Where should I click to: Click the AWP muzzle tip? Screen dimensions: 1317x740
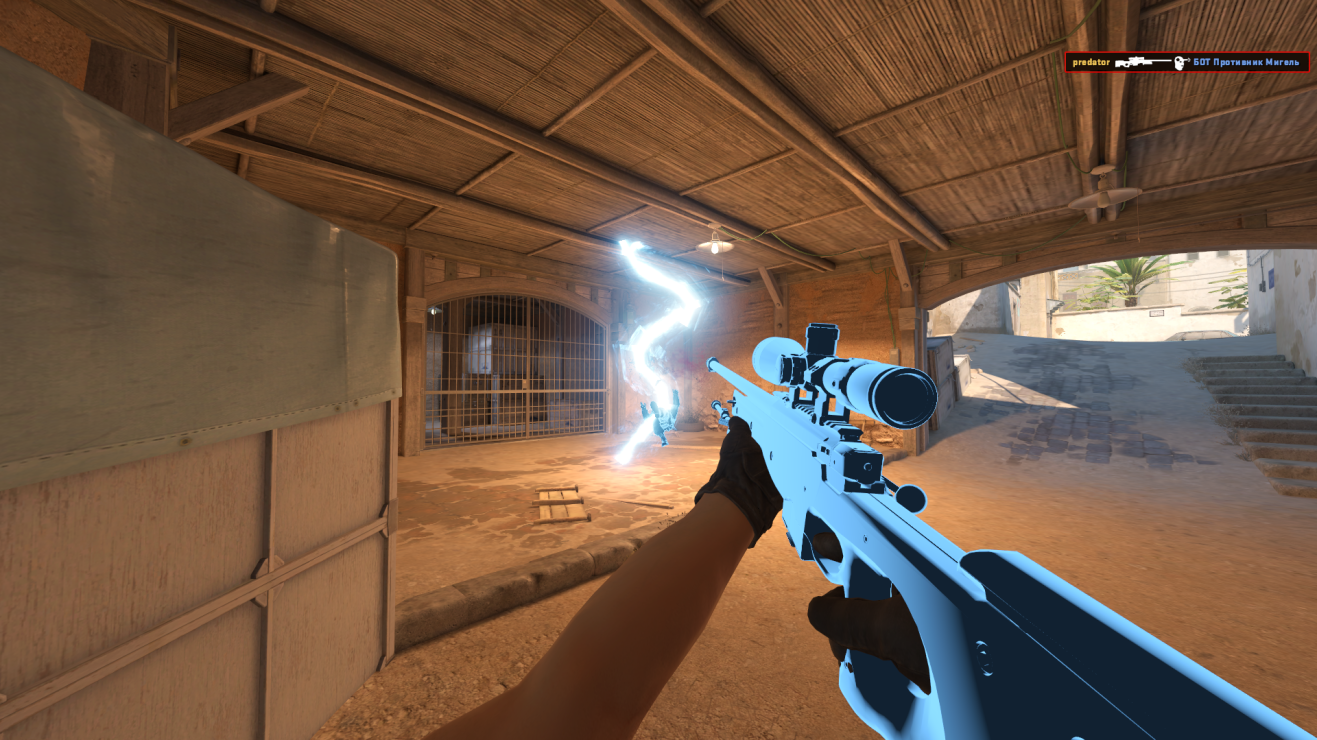tap(712, 363)
